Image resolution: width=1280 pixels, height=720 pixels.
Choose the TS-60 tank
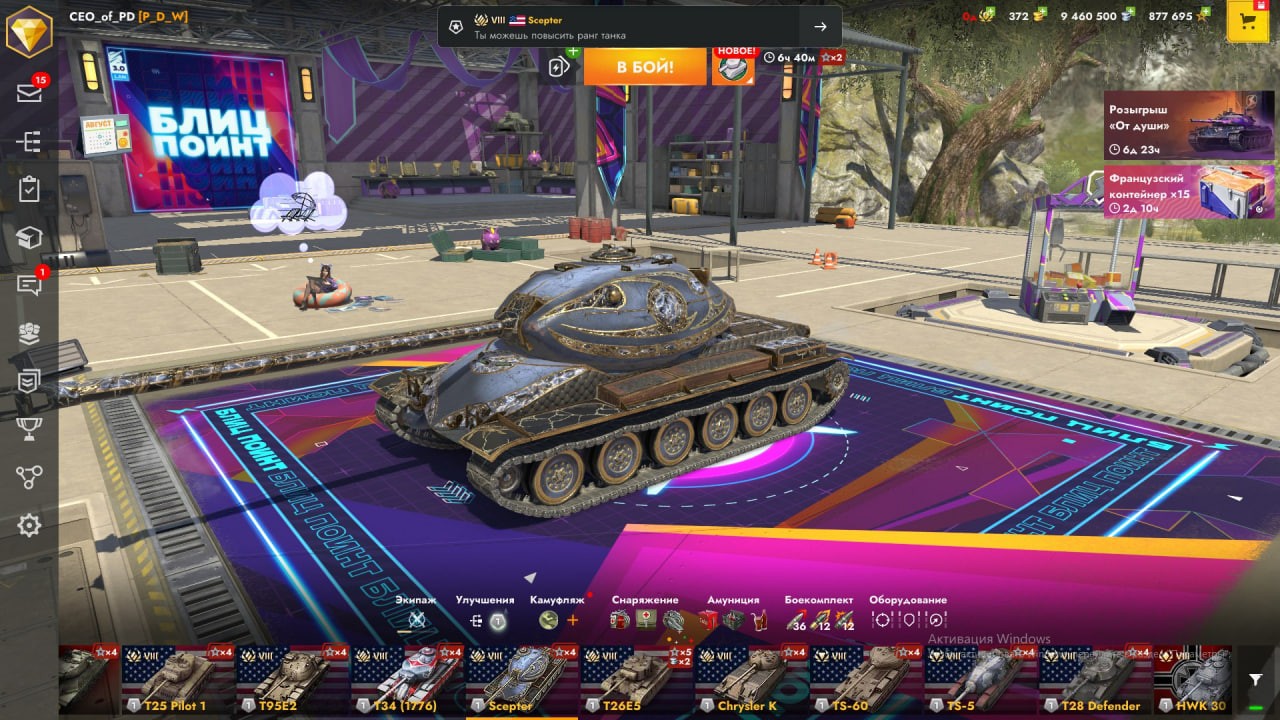(x=865, y=680)
